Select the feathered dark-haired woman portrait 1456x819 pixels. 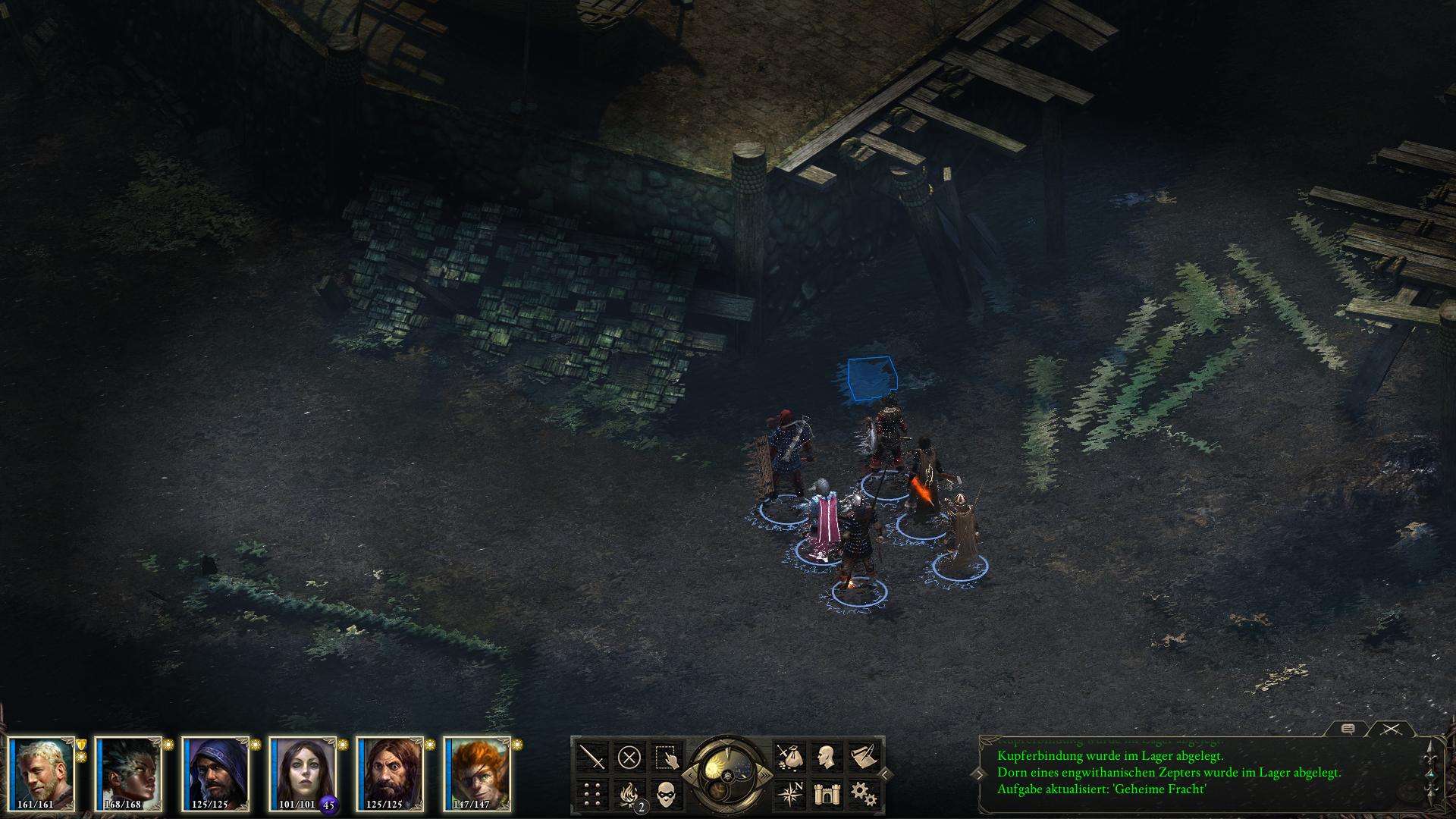click(x=128, y=772)
